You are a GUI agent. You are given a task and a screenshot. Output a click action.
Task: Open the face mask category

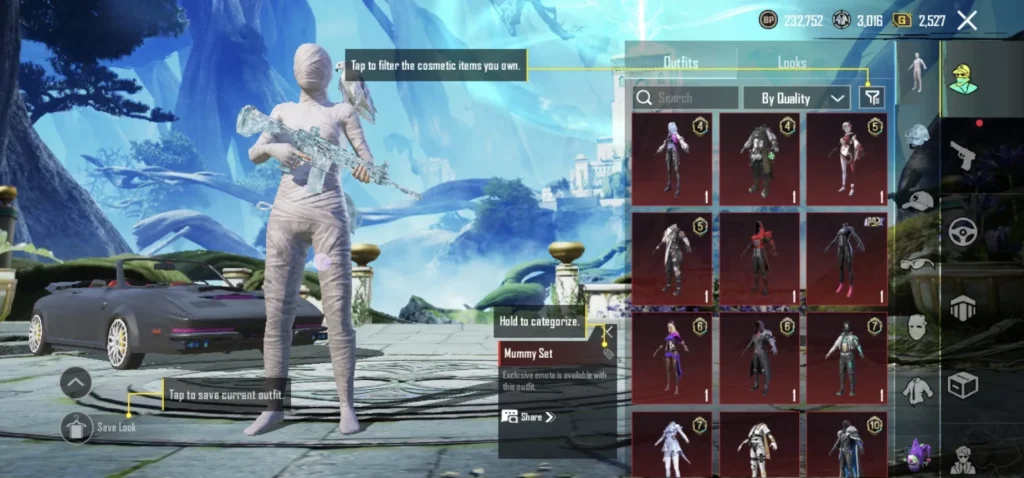917,326
